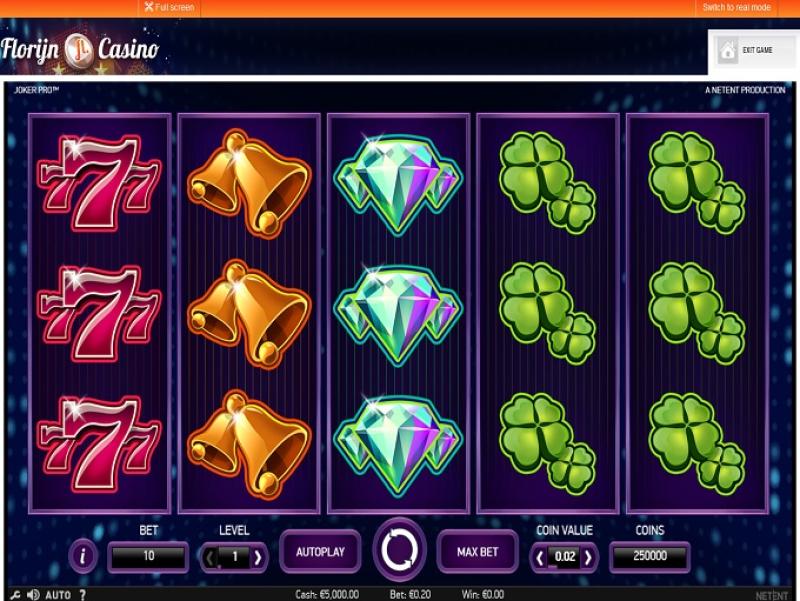
Task: Start Autoplay mode
Action: pyautogui.click(x=320, y=551)
